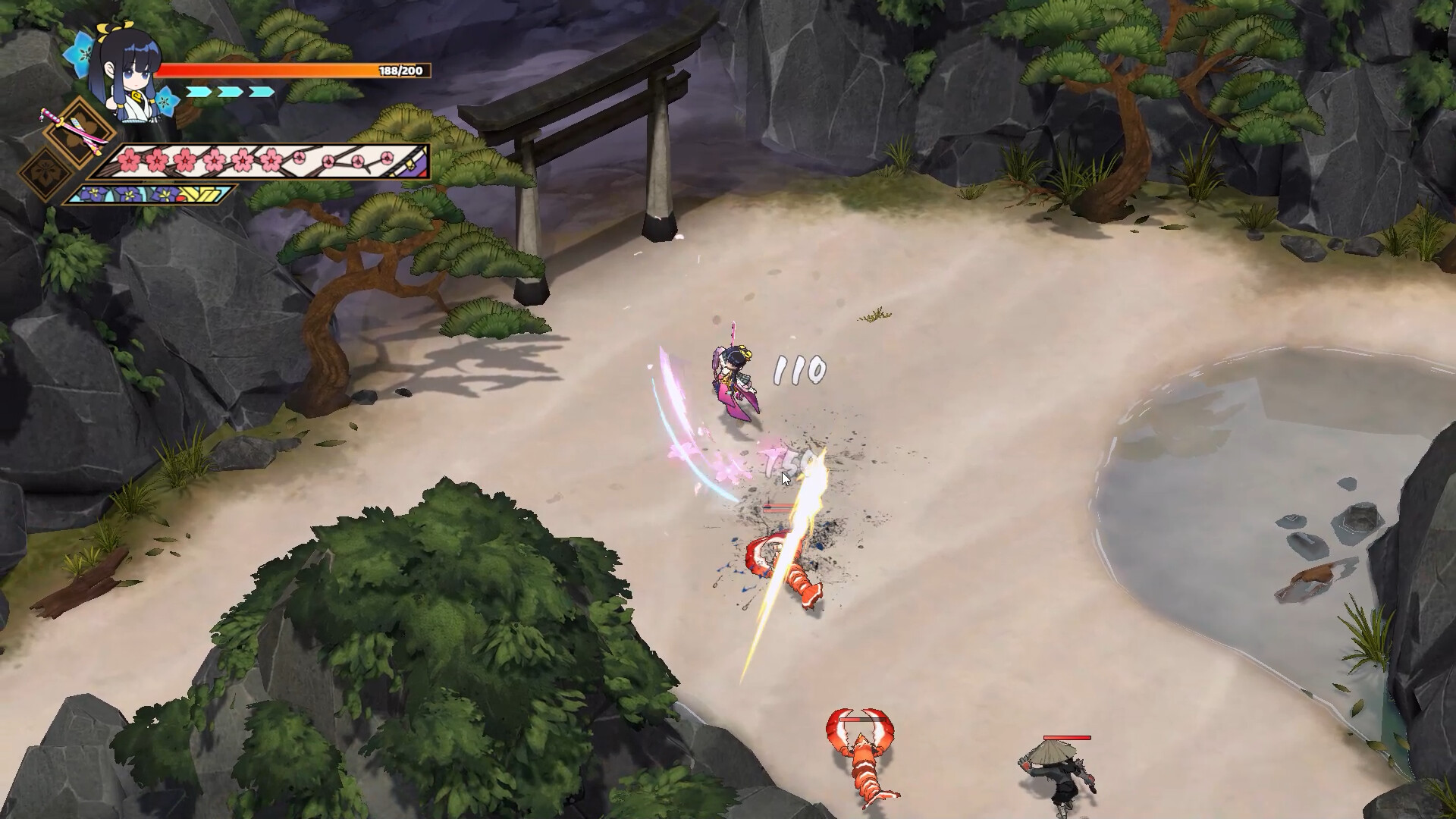The width and height of the screenshot is (1456, 819).
Task: Click the first cyan dash charge chevron
Action: (x=199, y=93)
